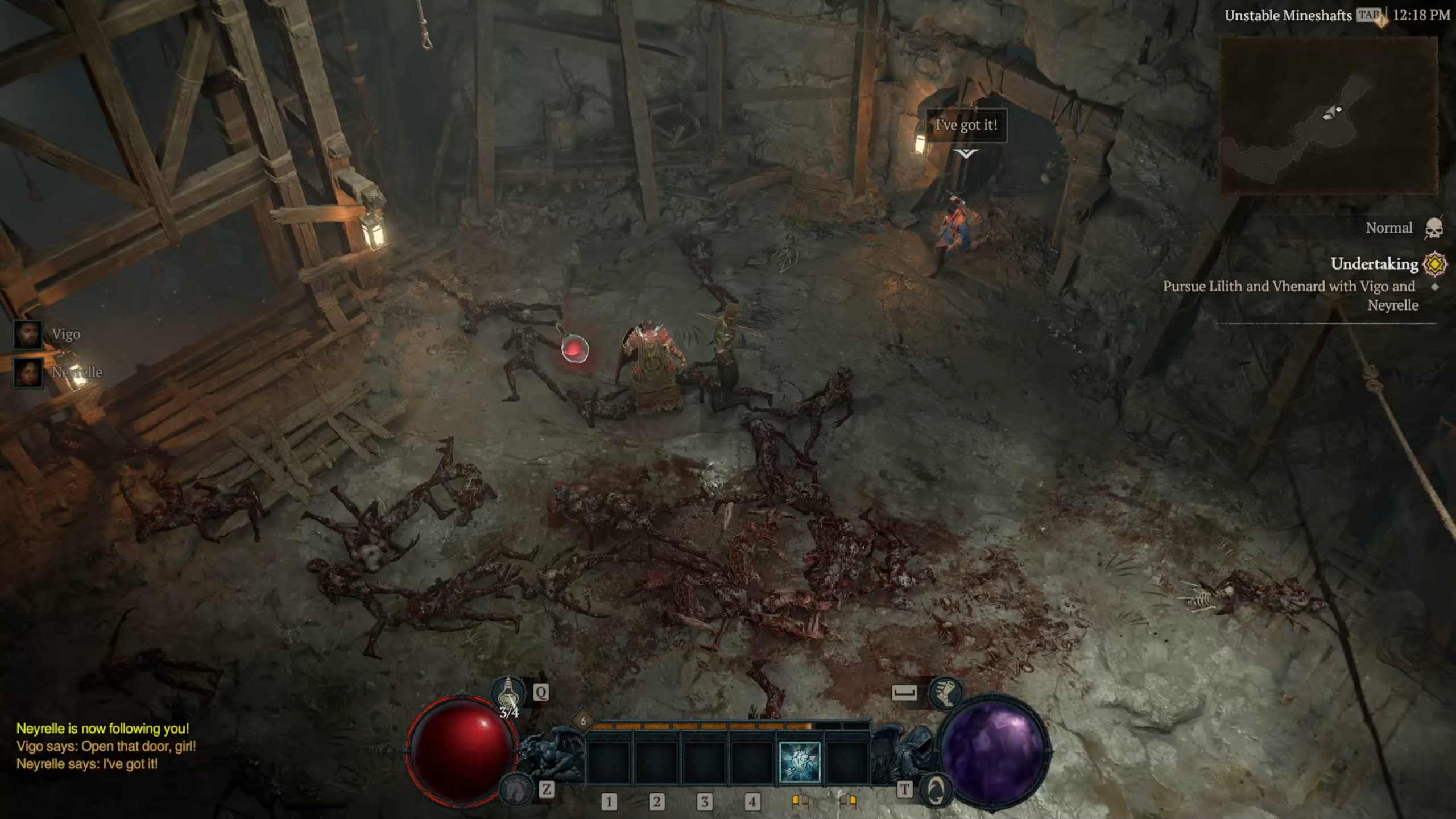Use the healing potion flask icon
Image resolution: width=1456 pixels, height=819 pixels.
click(x=508, y=693)
